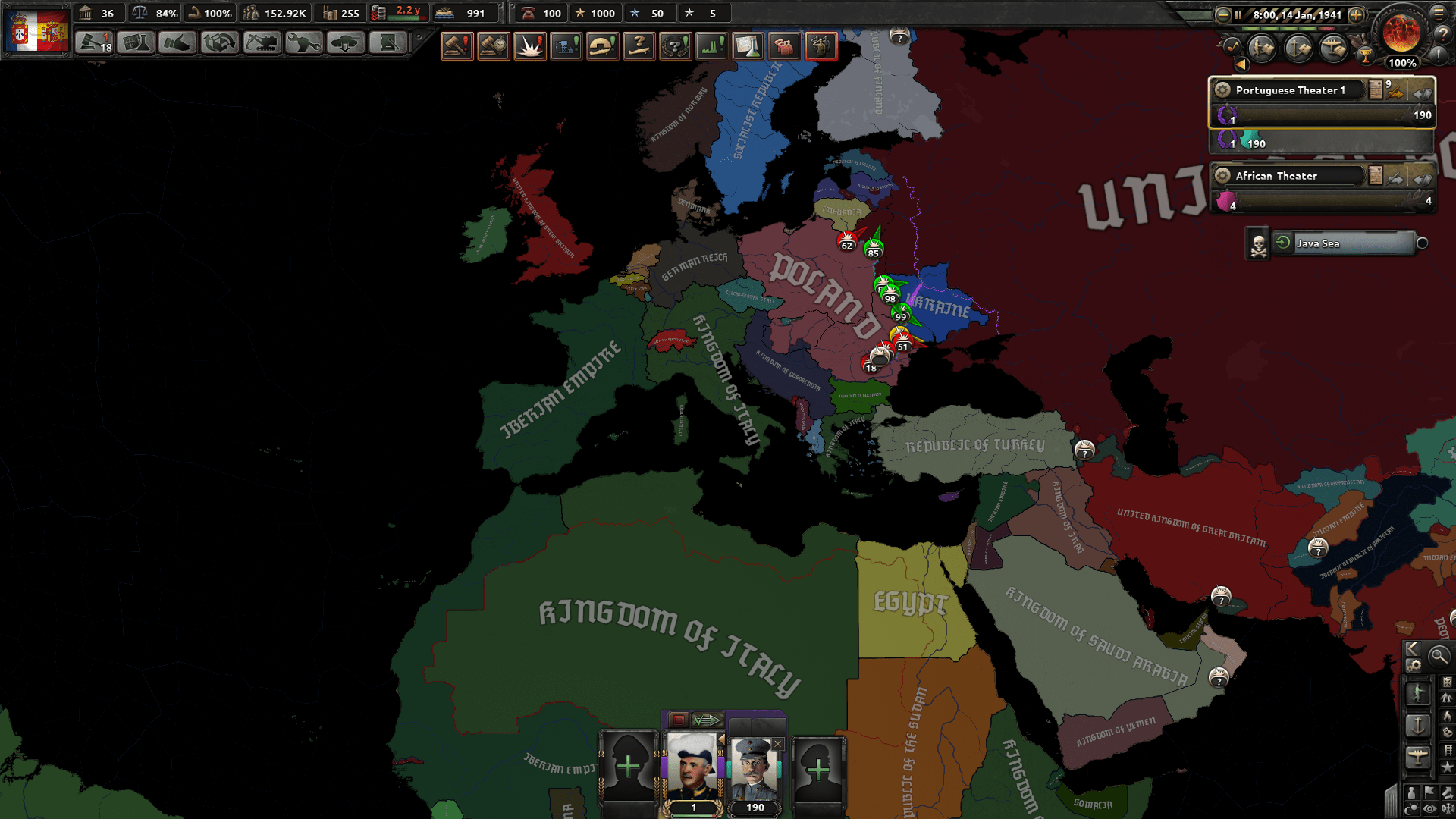Open the Research tab with the beaker icon
Image resolution: width=1456 pixels, height=819 pixels.
tap(136, 41)
